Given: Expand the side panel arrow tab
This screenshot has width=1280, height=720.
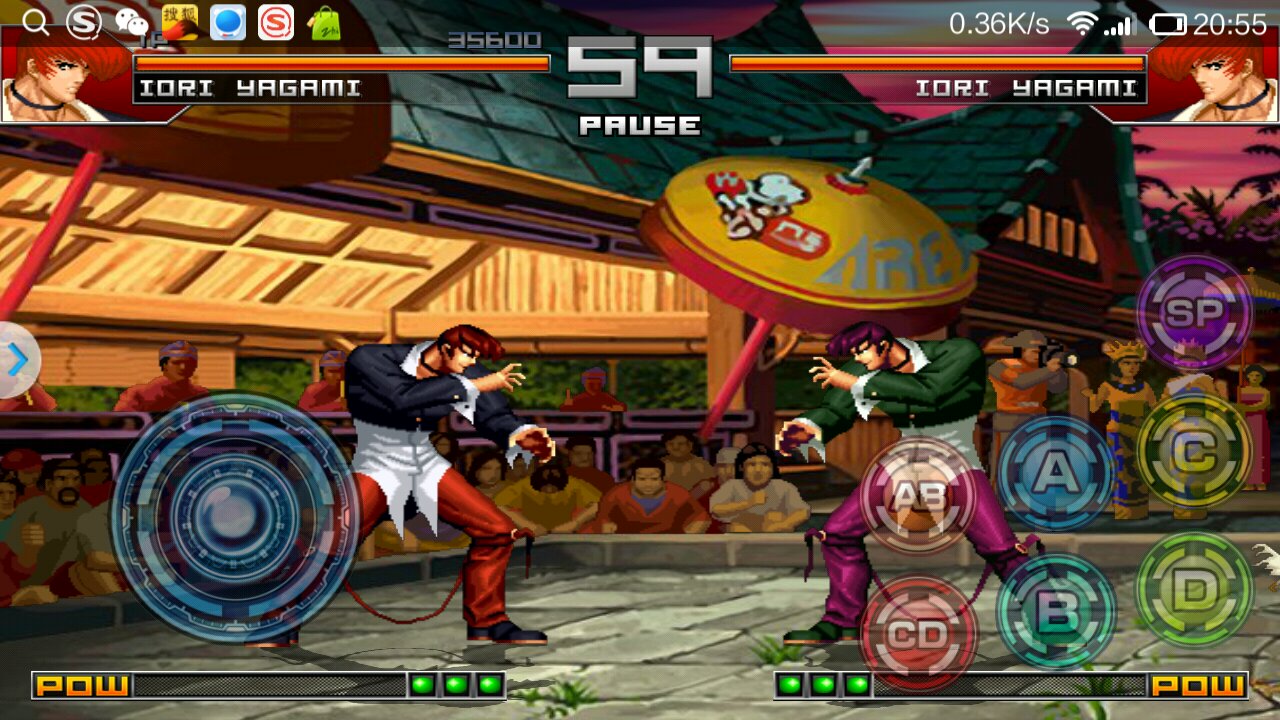Looking at the screenshot, I should tap(16, 361).
